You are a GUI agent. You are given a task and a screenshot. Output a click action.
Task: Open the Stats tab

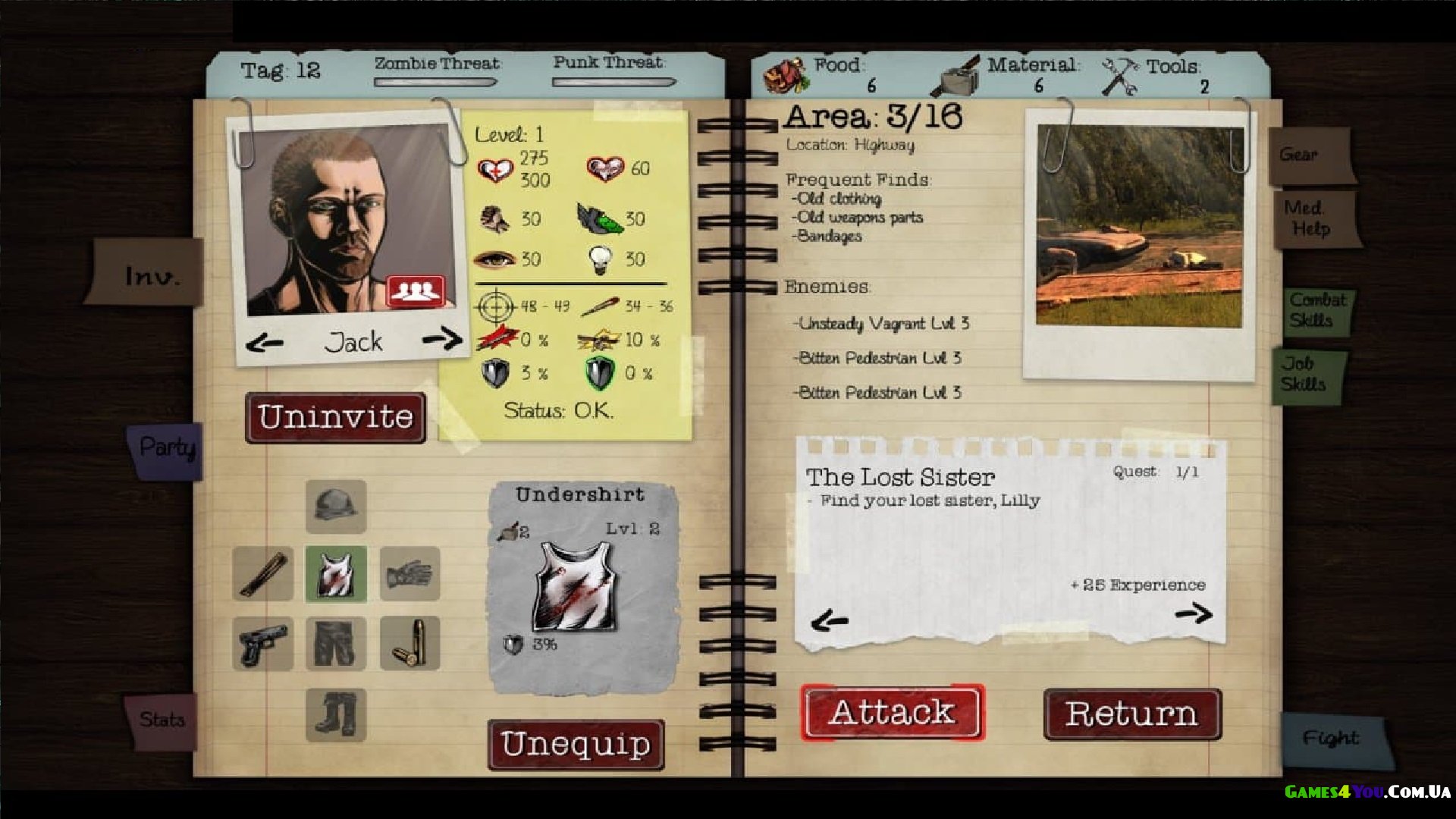click(161, 720)
